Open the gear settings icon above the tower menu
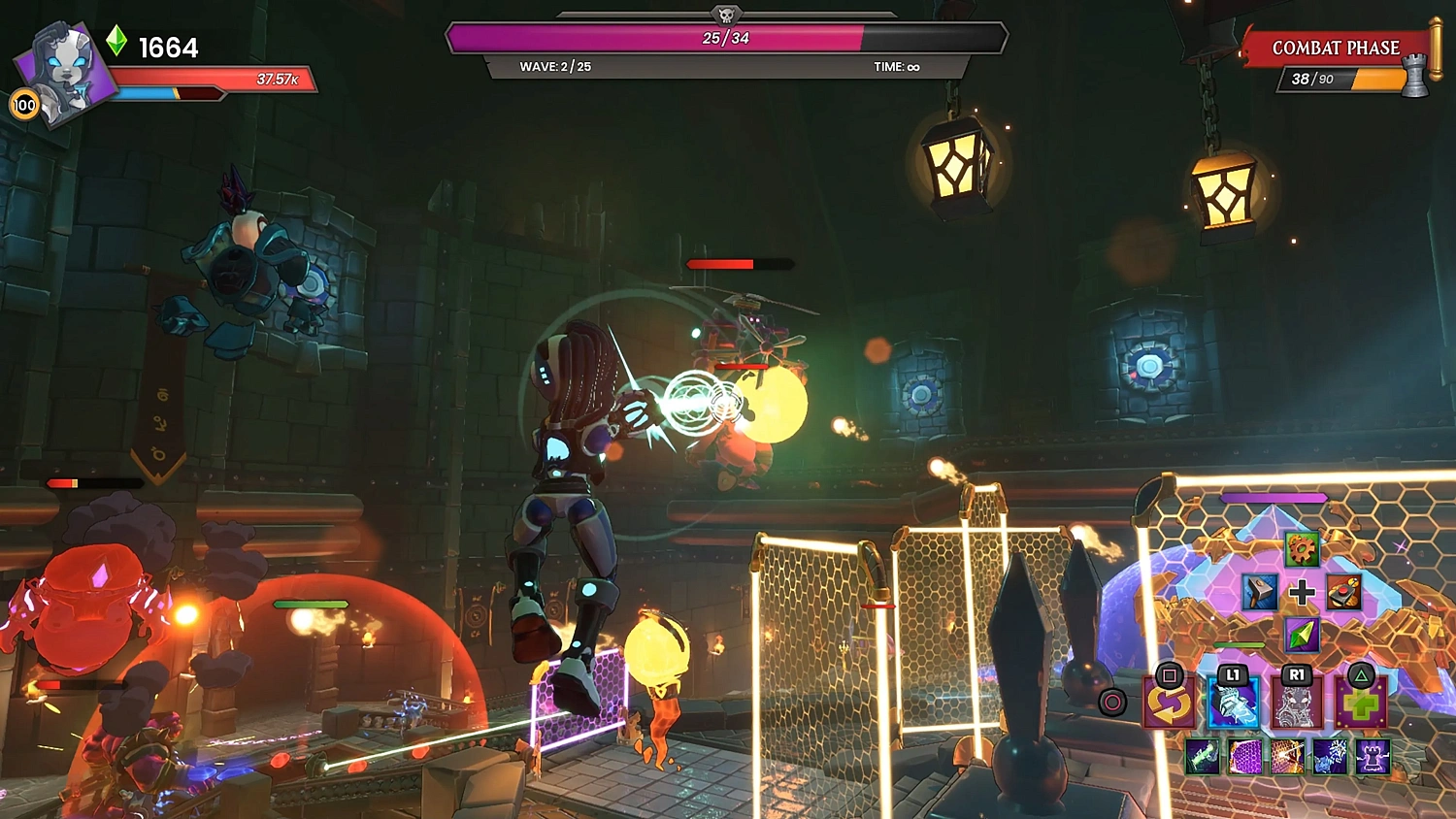Viewport: 1456px width, 819px height. point(1303,550)
